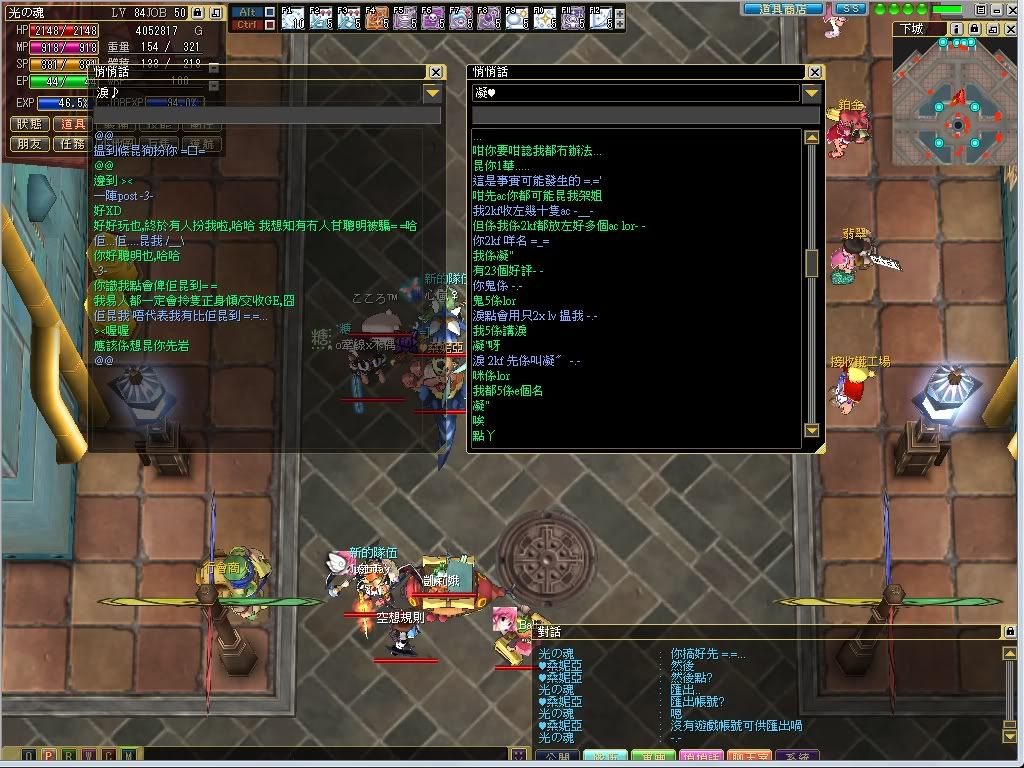Click the SS screenshot button
Viewport: 1024px width, 768px height.
[850, 9]
